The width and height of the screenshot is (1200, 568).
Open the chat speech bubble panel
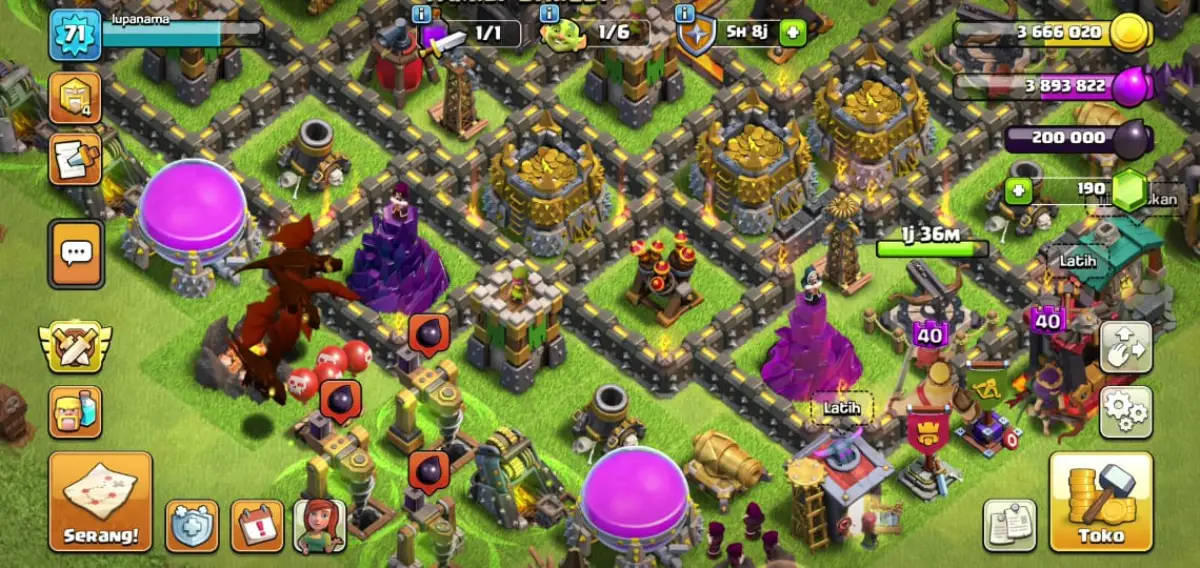[x=76, y=253]
